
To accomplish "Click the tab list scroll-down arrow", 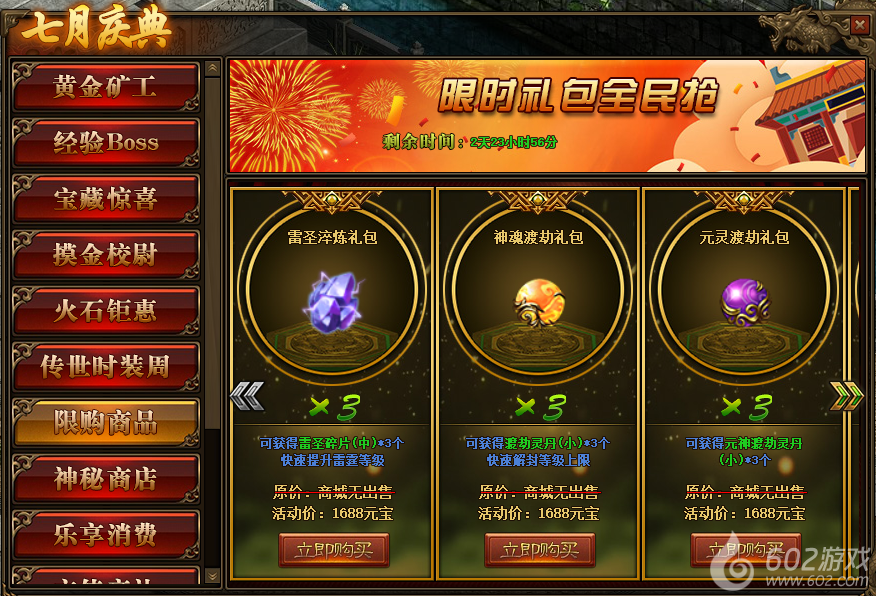I will click(212, 576).
